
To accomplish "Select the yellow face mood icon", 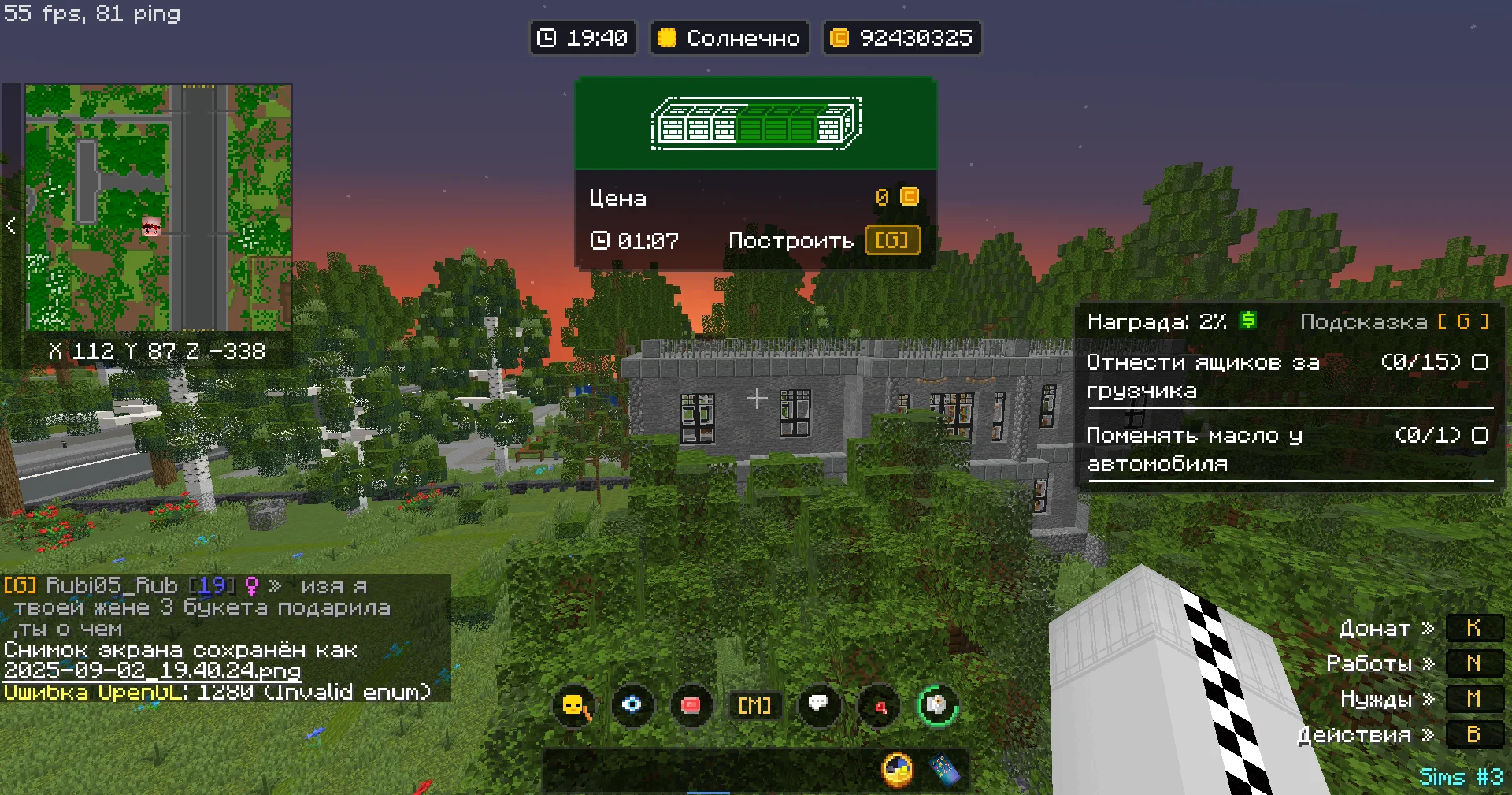I will pyautogui.click(x=575, y=704).
